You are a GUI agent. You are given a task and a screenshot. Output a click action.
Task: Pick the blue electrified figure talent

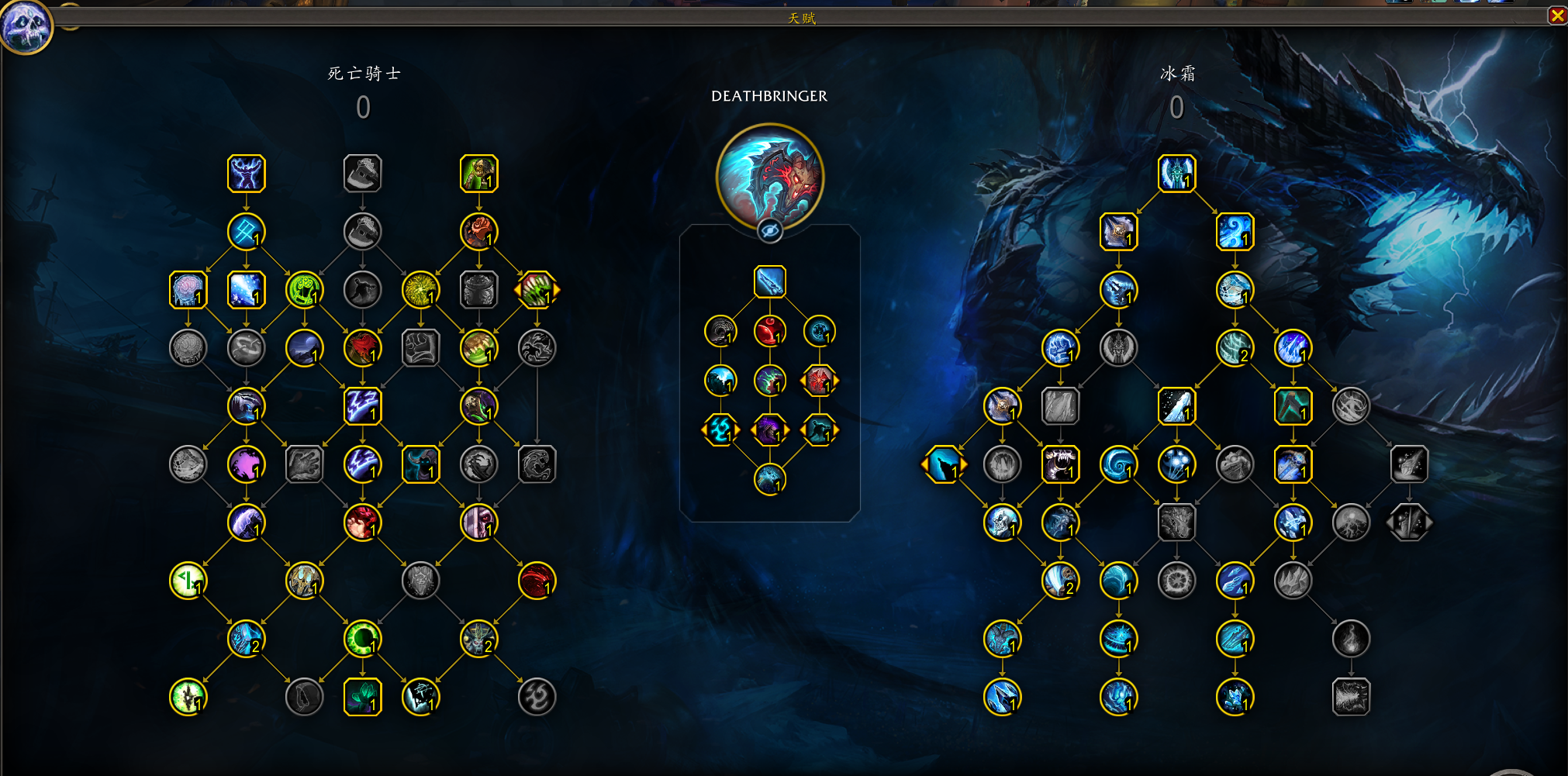(x=246, y=174)
